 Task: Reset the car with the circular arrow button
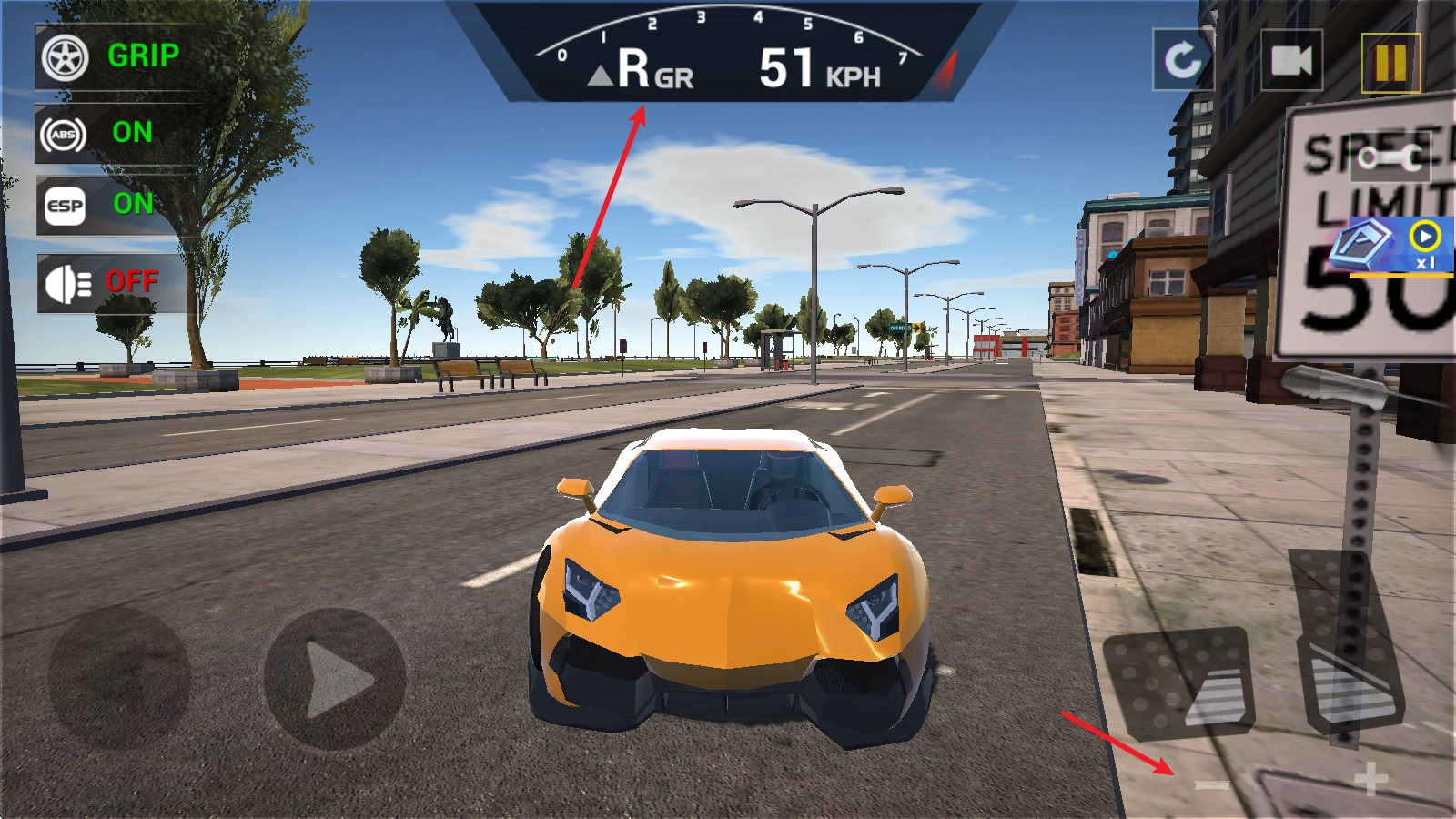[x=1182, y=60]
